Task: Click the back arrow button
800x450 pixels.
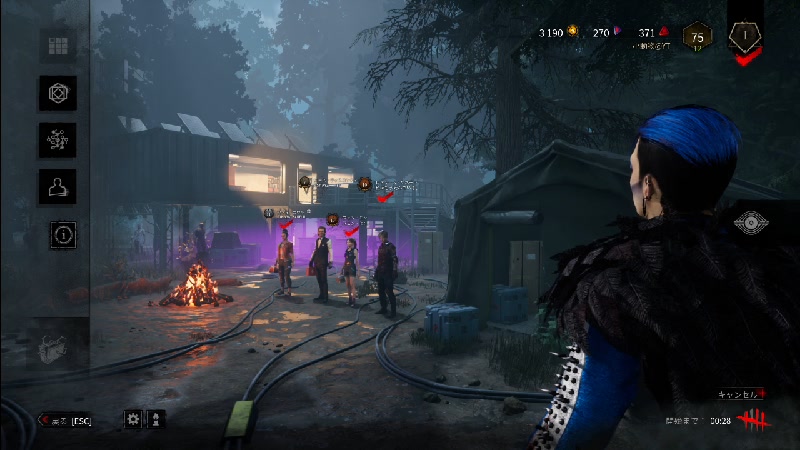Action: (65, 420)
